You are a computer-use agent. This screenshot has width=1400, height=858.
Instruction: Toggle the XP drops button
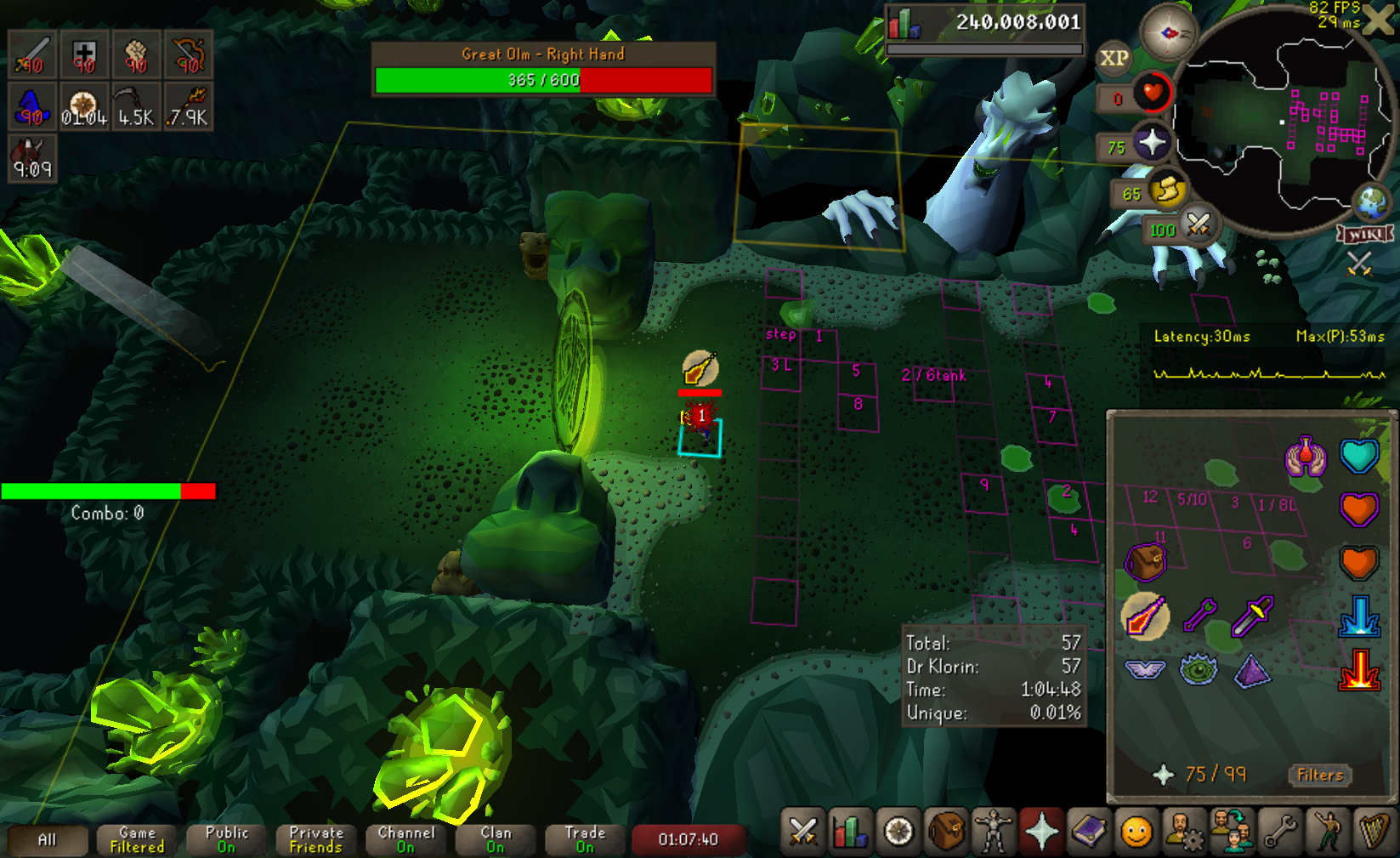coord(1114,59)
